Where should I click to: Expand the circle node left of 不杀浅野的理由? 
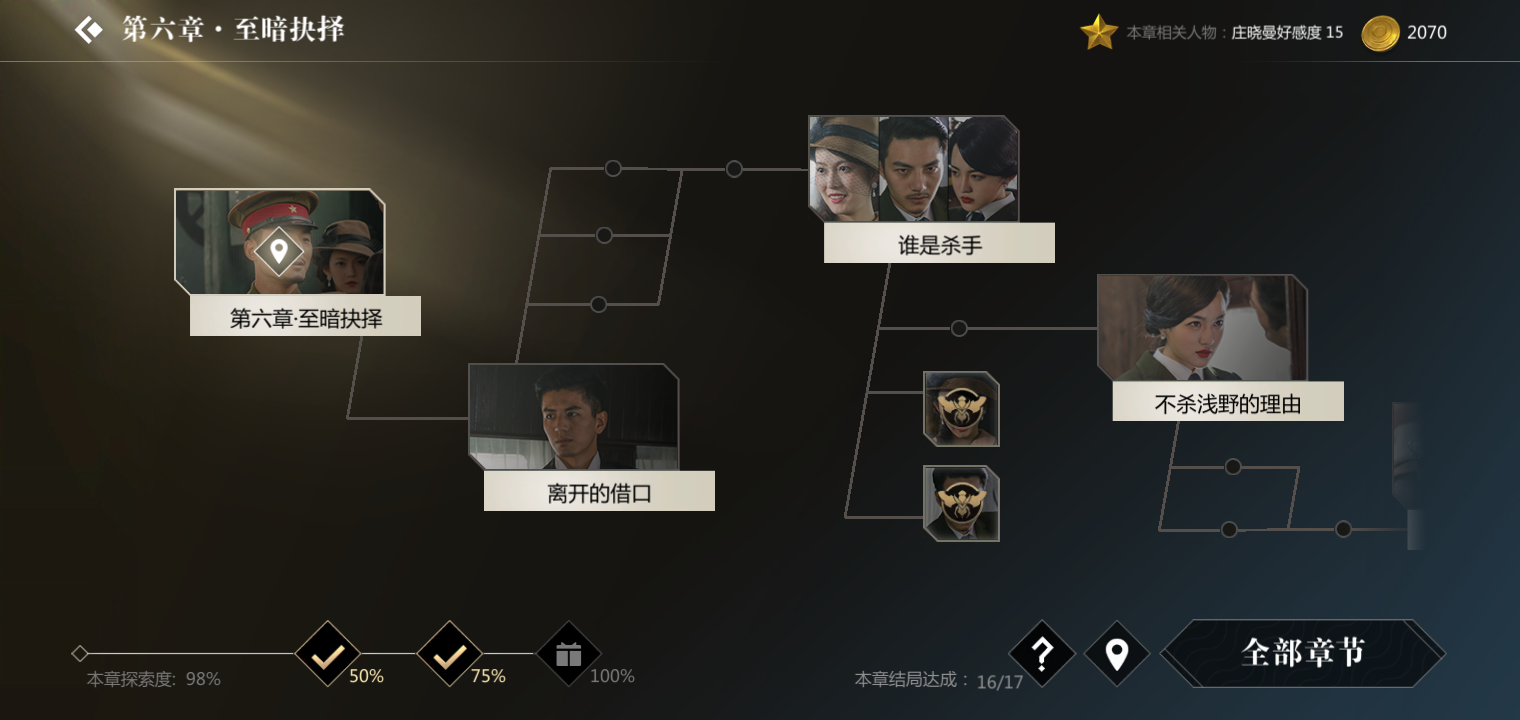(x=961, y=327)
